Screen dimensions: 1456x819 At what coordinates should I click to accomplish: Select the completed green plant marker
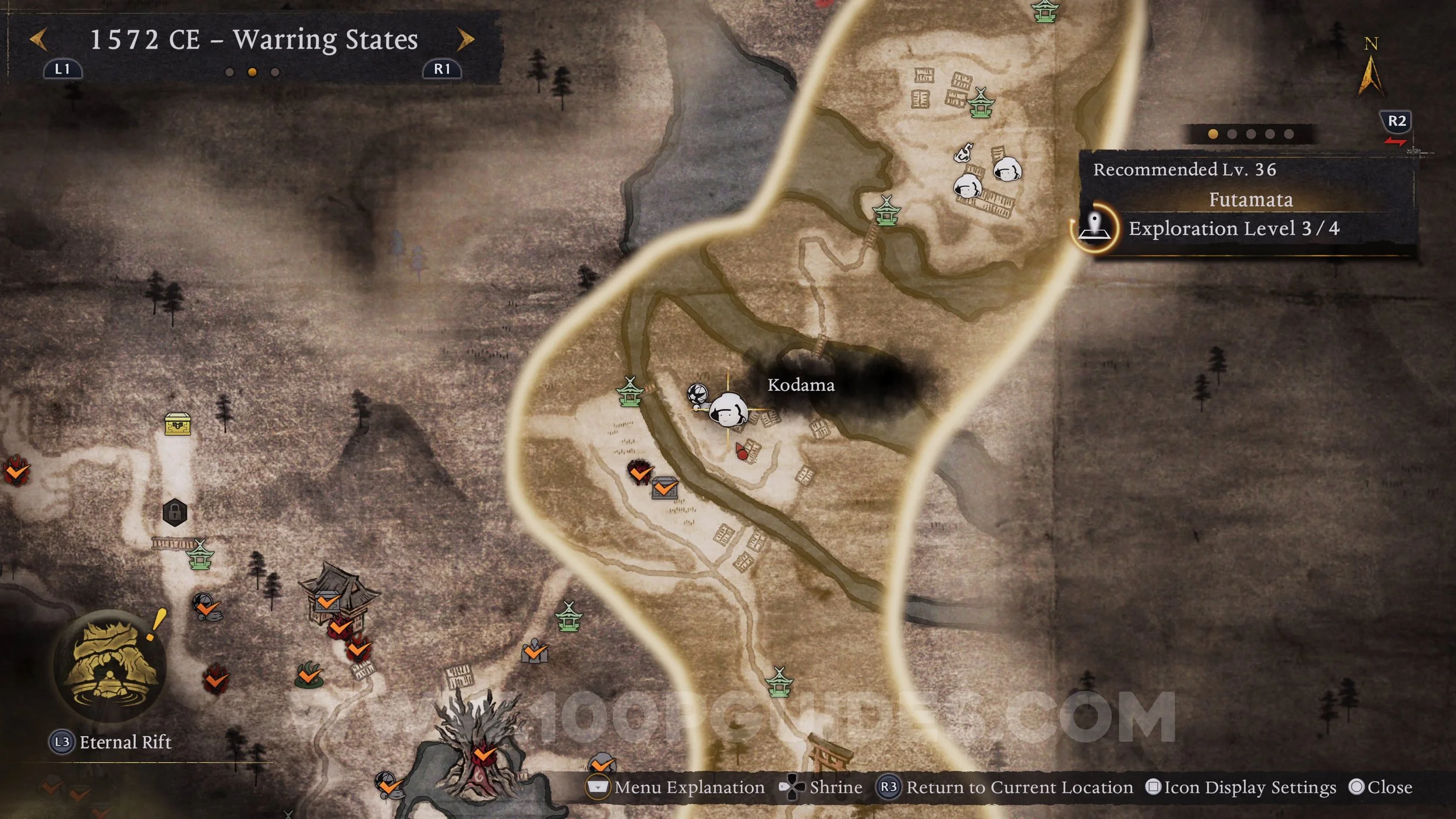(x=309, y=674)
